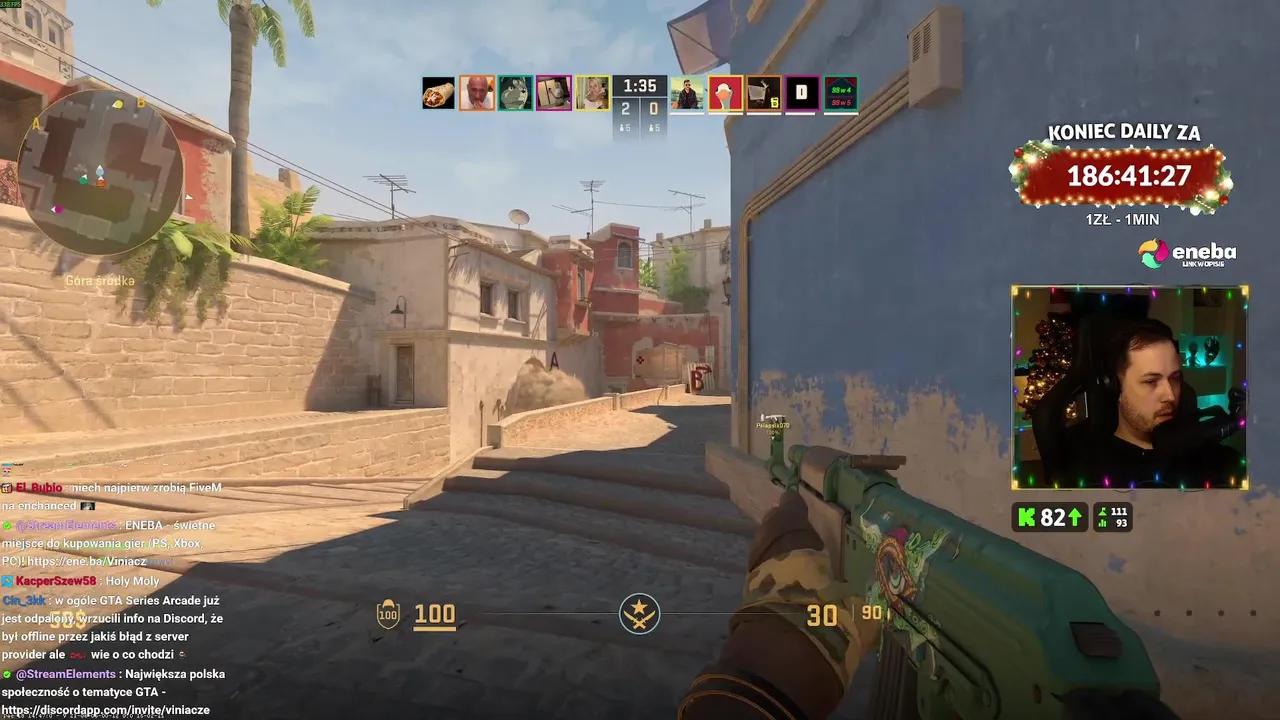Select the husky dog player avatar on scoreboard
Viewport: 1280px width, 720px height.
tap(514, 93)
